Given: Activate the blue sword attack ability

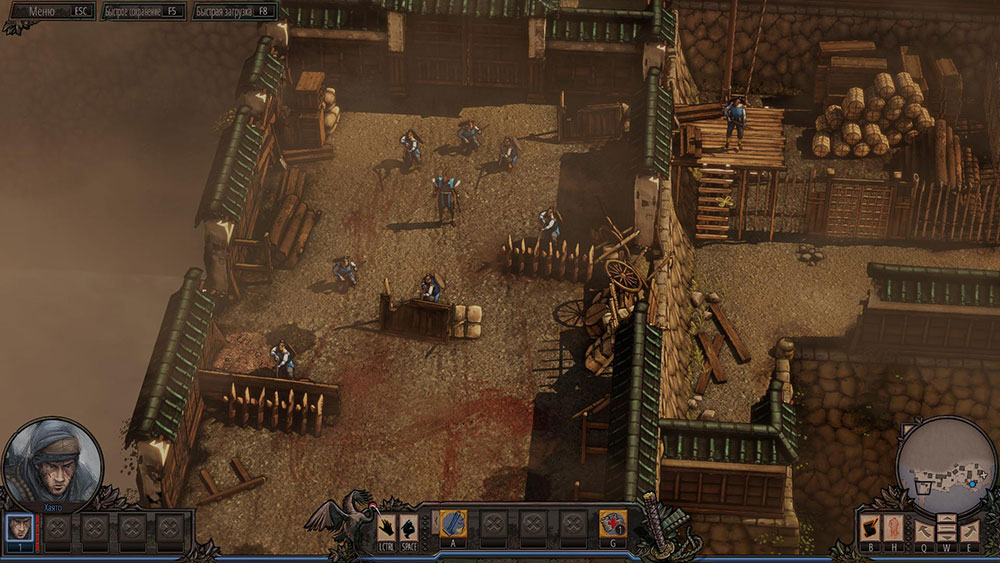Looking at the screenshot, I should (454, 524).
